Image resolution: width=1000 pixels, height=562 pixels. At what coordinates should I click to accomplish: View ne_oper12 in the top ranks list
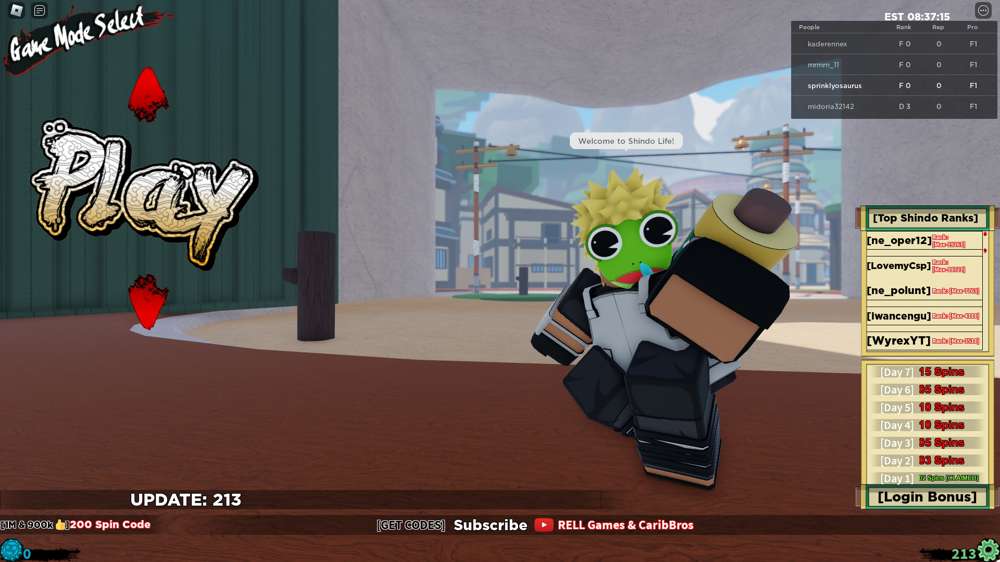click(899, 241)
